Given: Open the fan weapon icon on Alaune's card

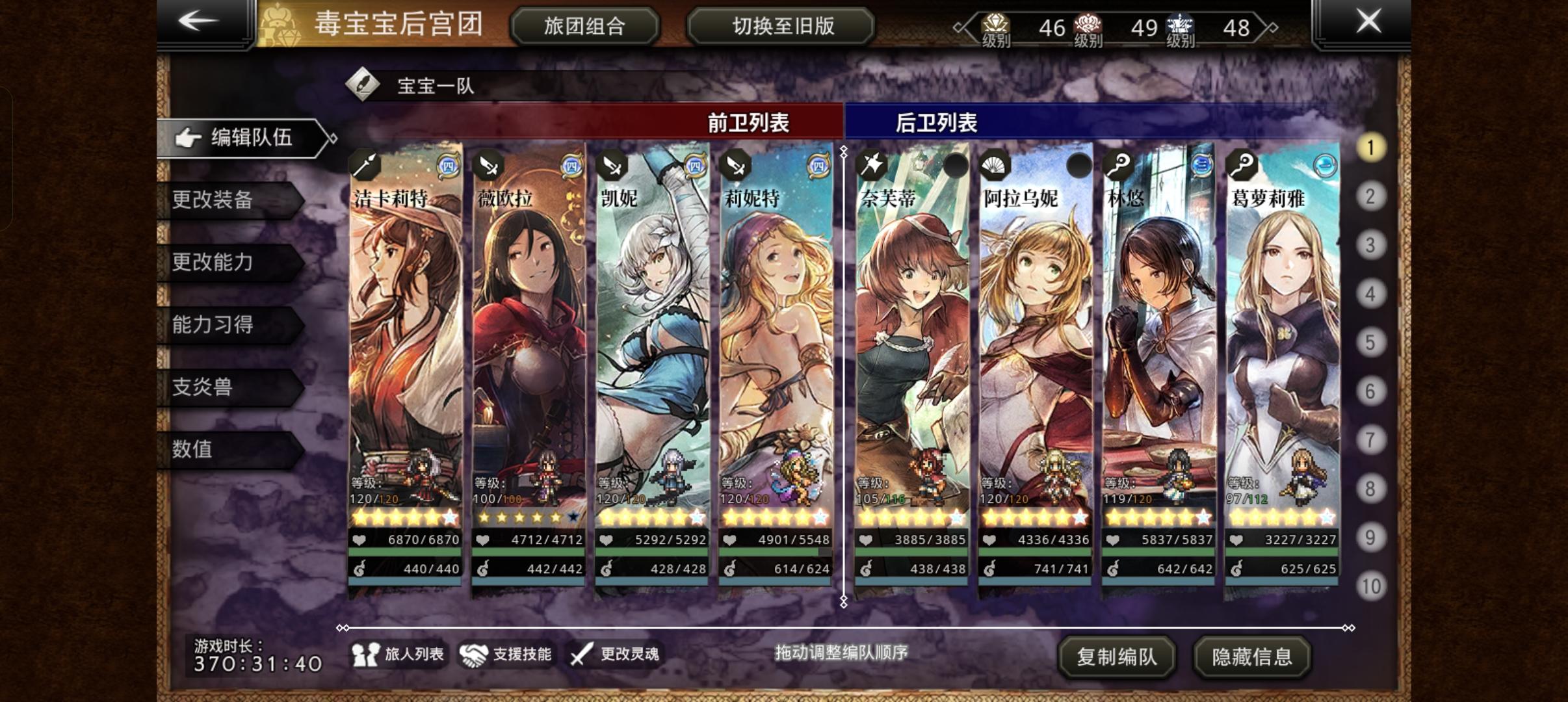Looking at the screenshot, I should pyautogui.click(x=993, y=166).
